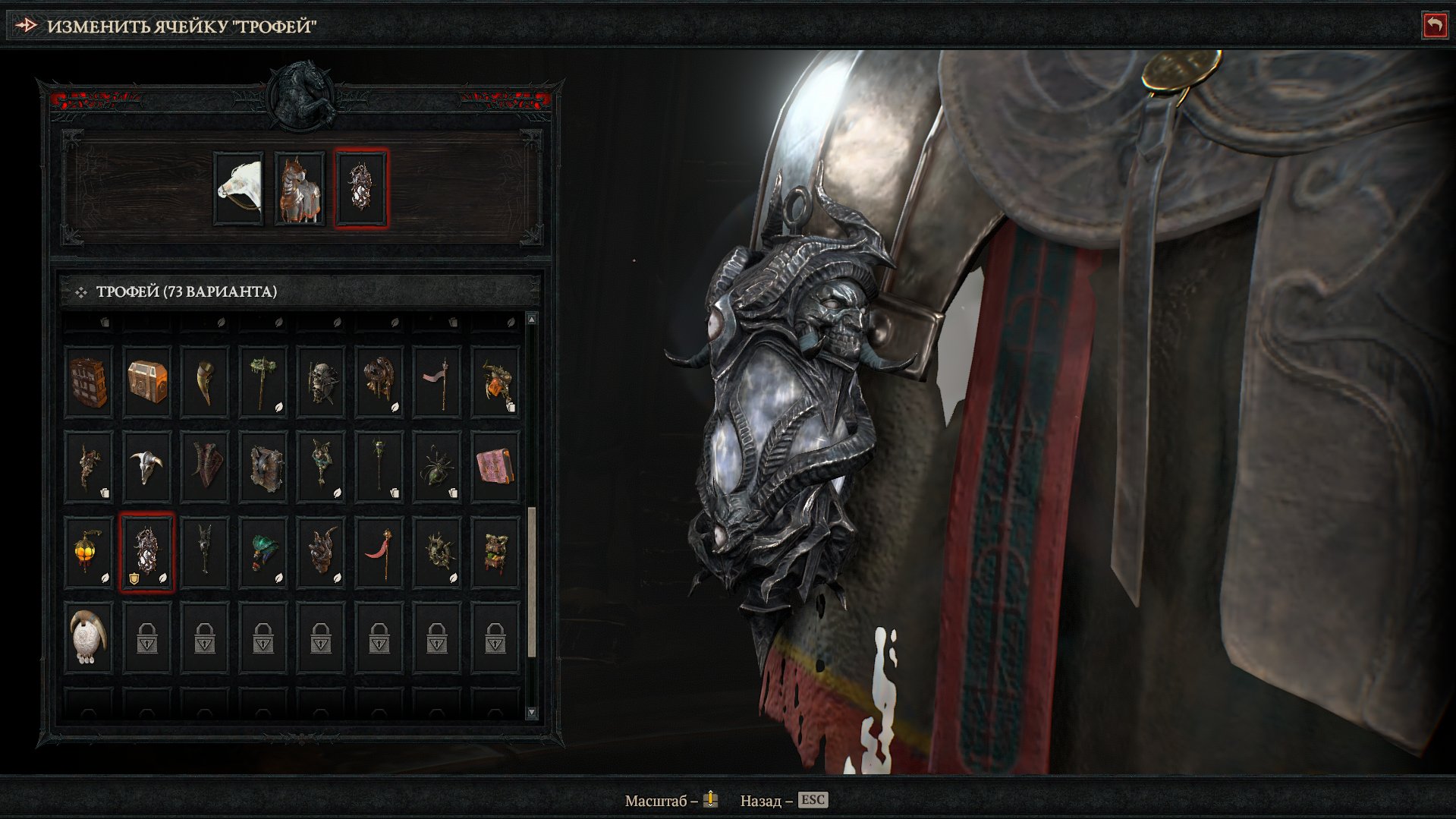Pick the white egg with horns trophy
Image resolution: width=1456 pixels, height=819 pixels.
(x=89, y=637)
